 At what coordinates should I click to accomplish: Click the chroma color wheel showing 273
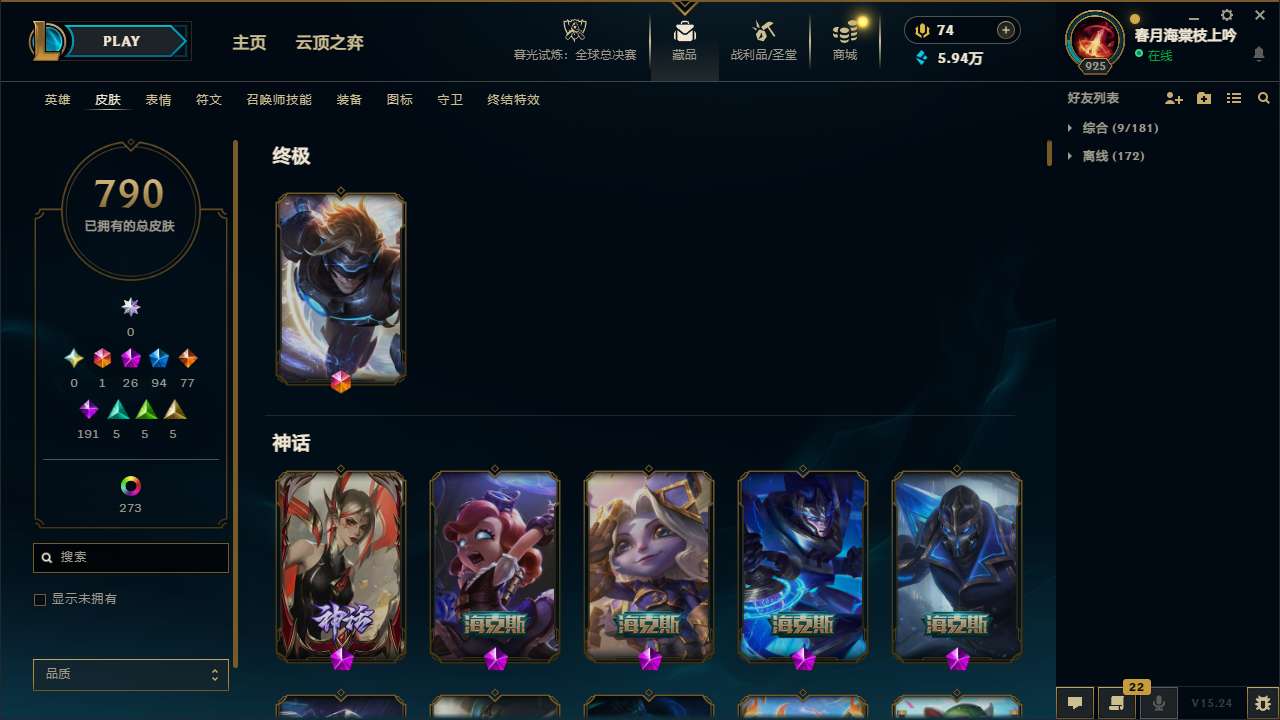click(x=130, y=483)
